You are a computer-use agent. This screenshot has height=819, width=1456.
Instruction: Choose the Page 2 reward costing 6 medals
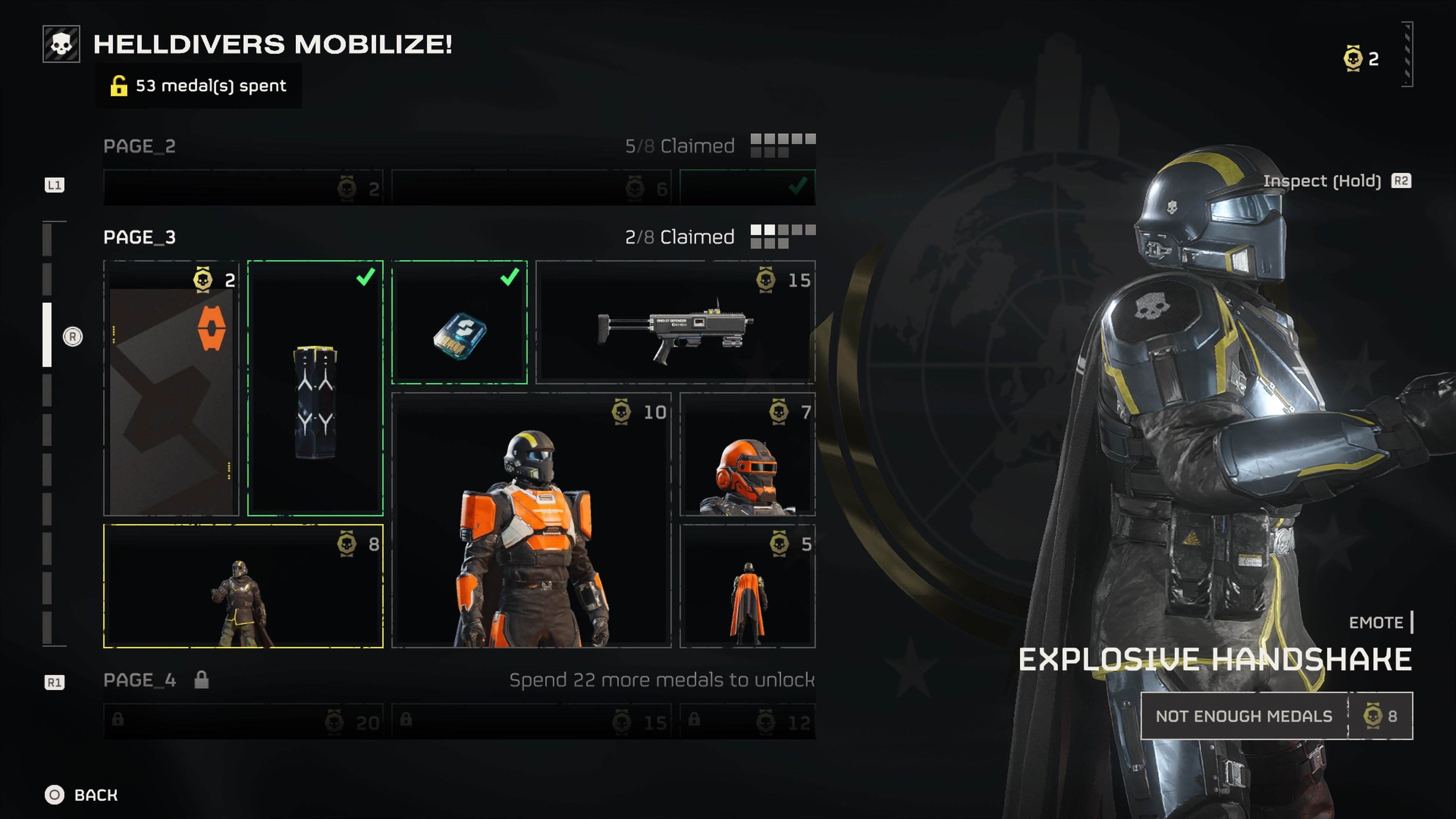[x=531, y=188]
